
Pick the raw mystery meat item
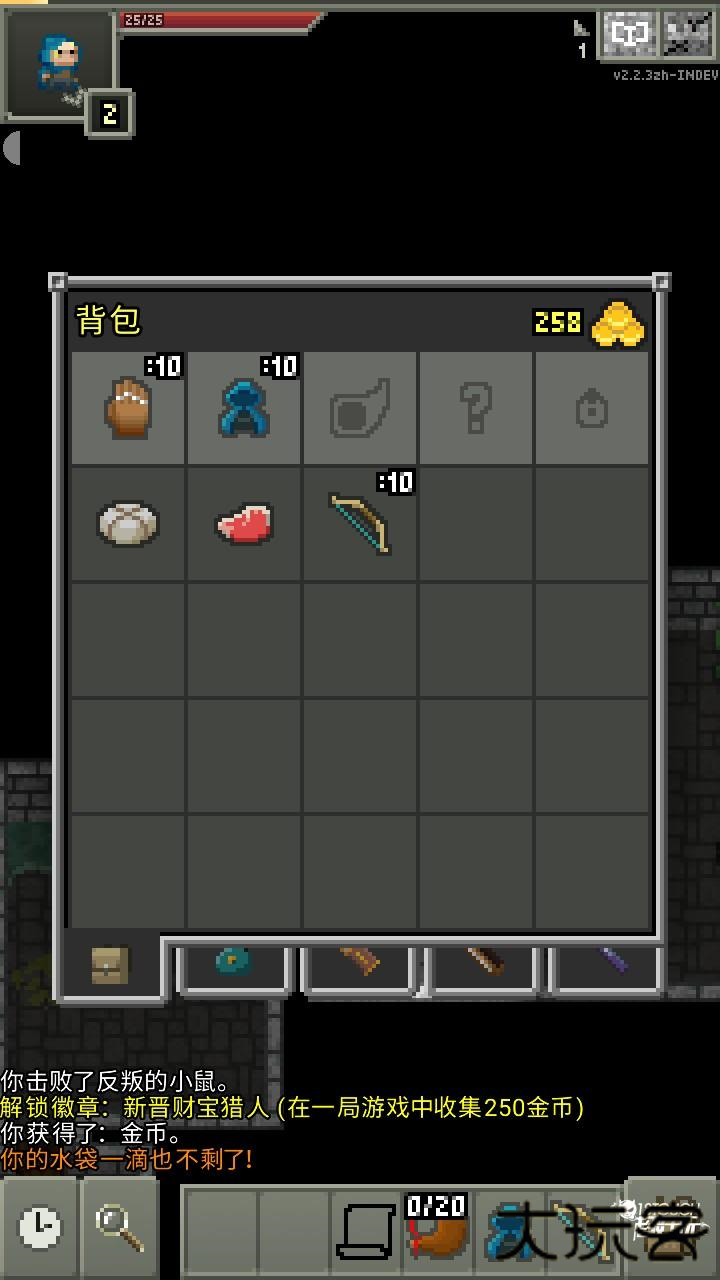(244, 523)
